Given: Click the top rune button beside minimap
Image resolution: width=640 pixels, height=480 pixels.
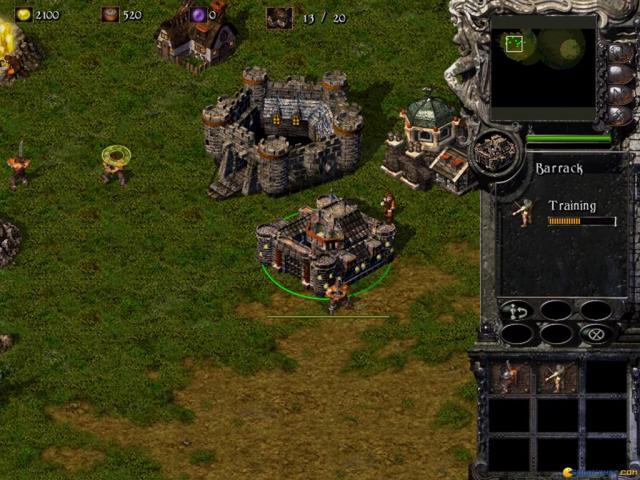Looking at the screenshot, I should click(x=619, y=50).
